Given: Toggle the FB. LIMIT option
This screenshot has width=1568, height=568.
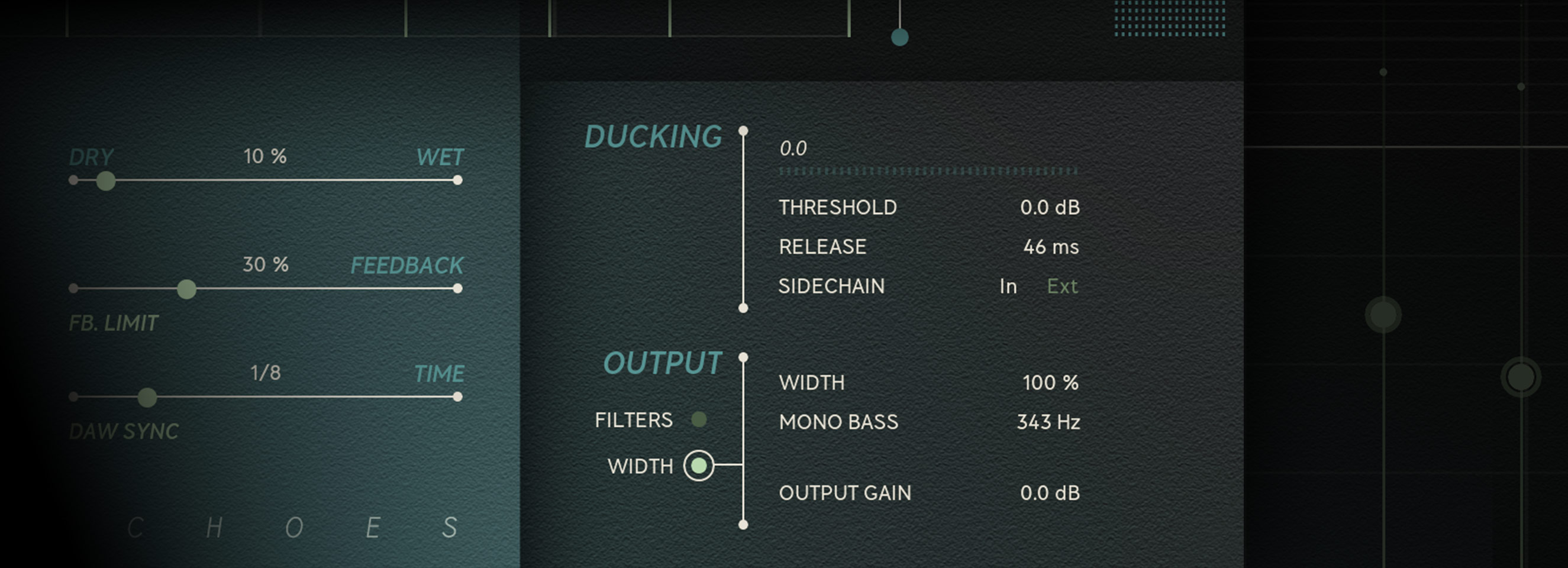Looking at the screenshot, I should (x=113, y=323).
